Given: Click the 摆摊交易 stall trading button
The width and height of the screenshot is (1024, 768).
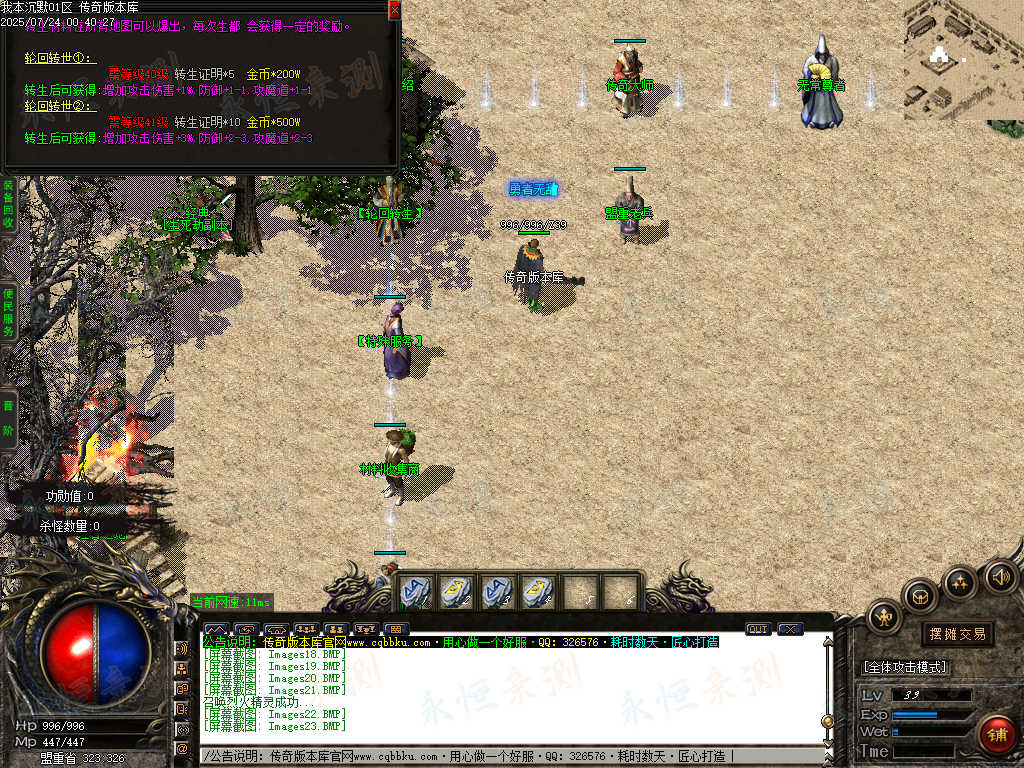Looking at the screenshot, I should click(957, 634).
